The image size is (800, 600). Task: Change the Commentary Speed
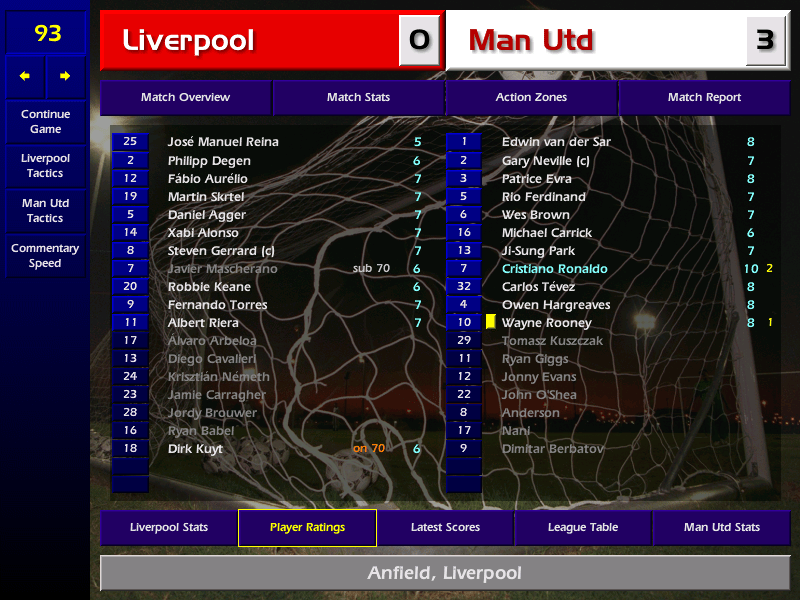(45, 256)
